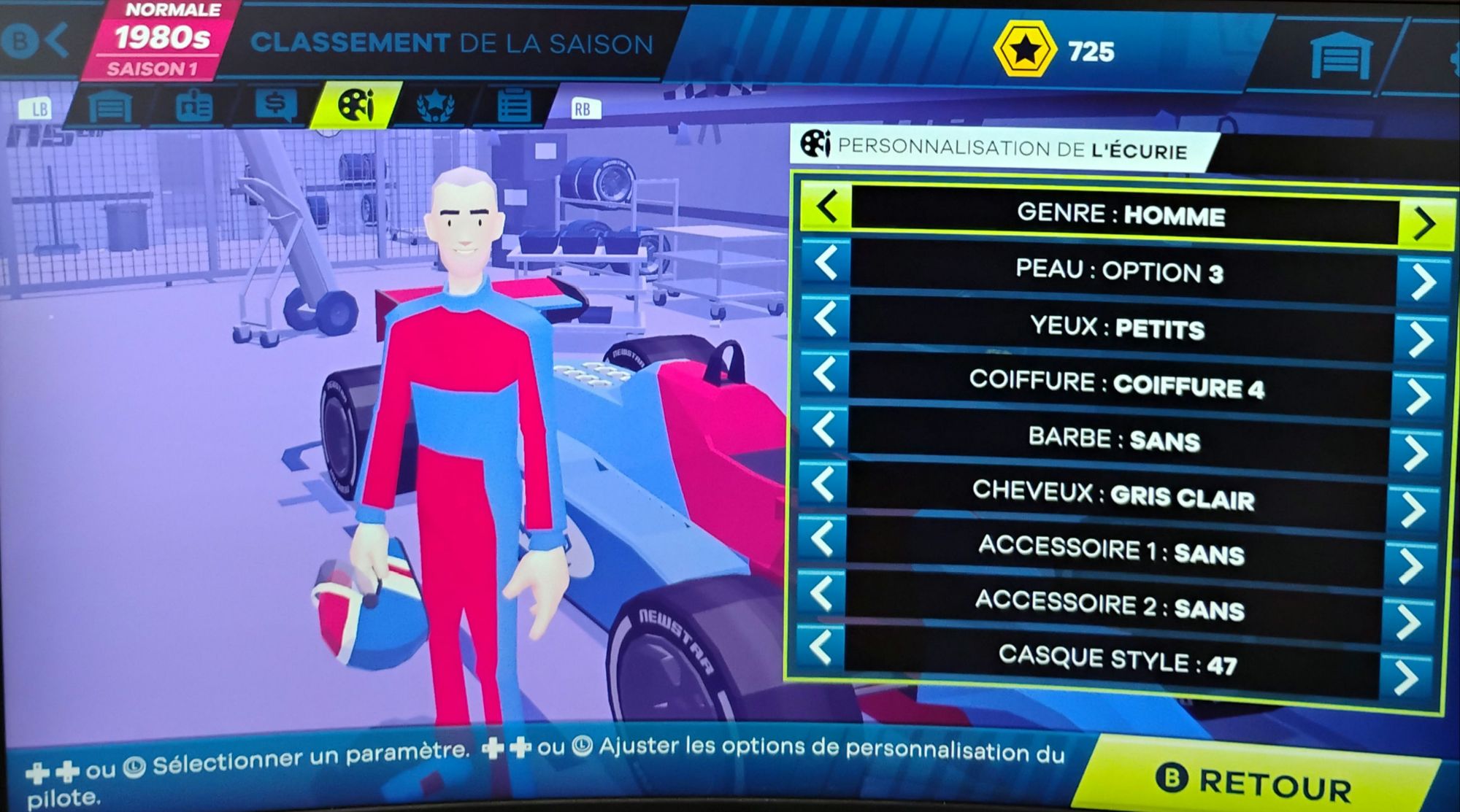Click the Retour button

pos(1256,781)
